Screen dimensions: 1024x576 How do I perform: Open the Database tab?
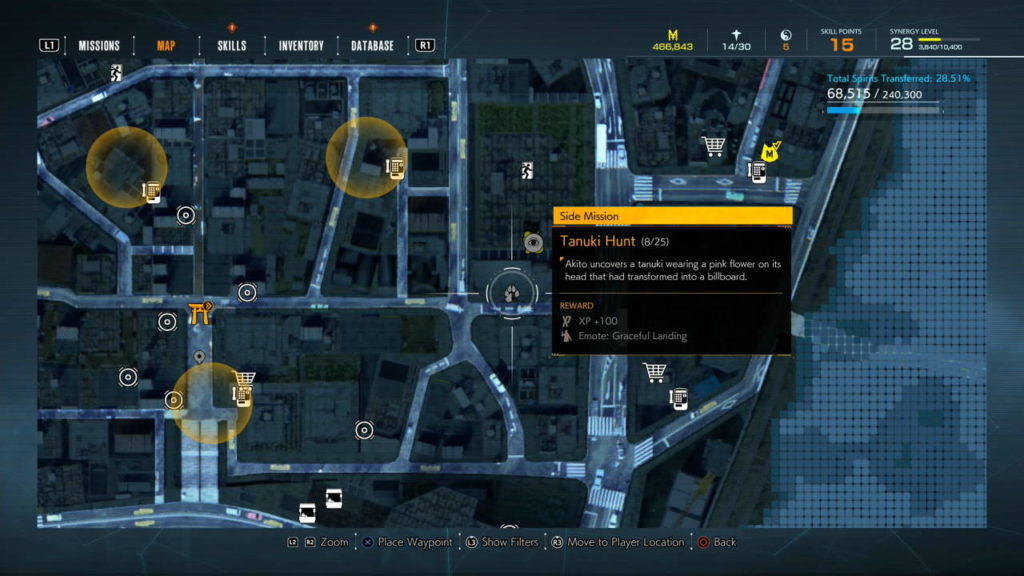point(372,46)
